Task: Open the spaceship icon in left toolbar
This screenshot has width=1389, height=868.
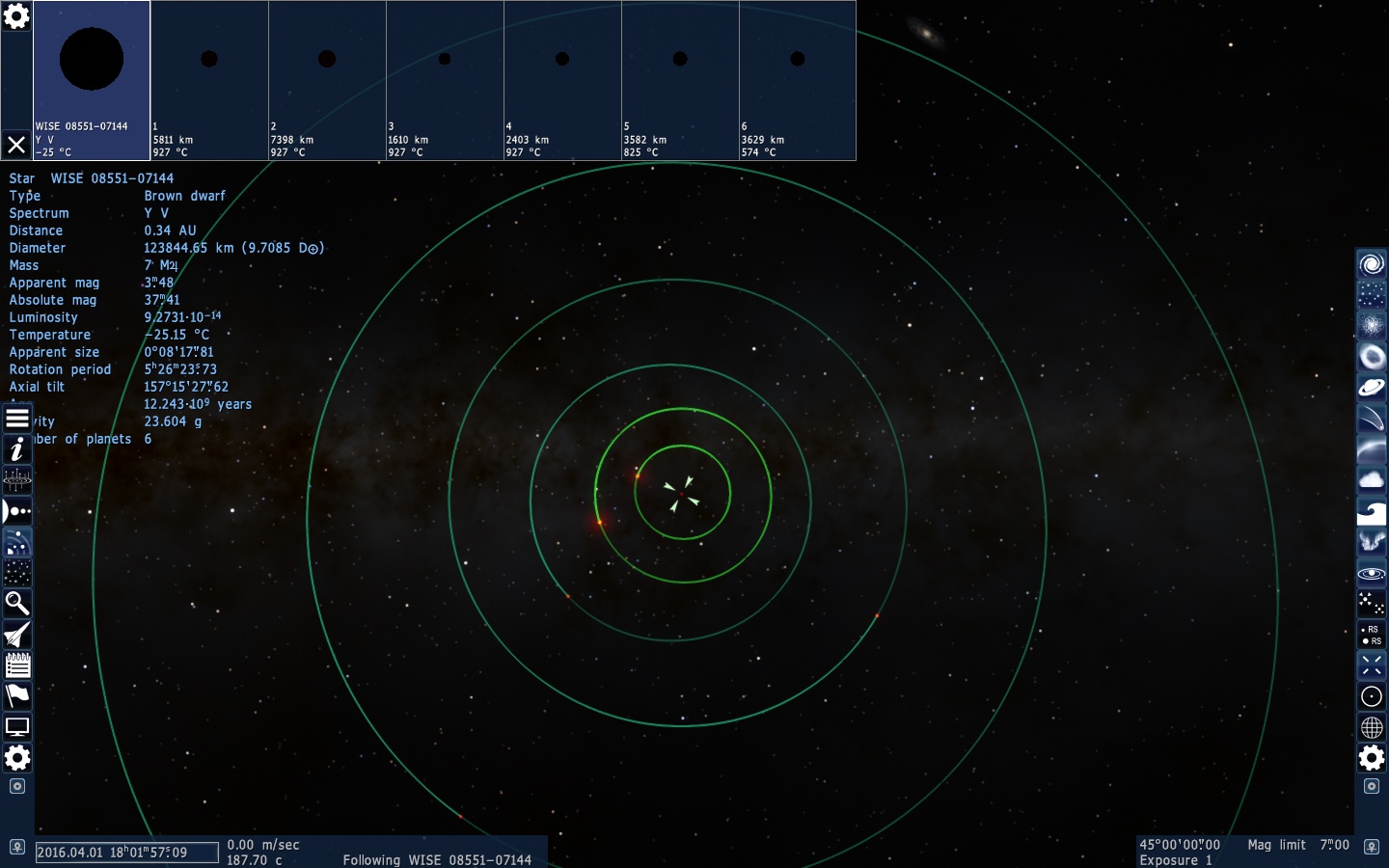Action: click(17, 635)
